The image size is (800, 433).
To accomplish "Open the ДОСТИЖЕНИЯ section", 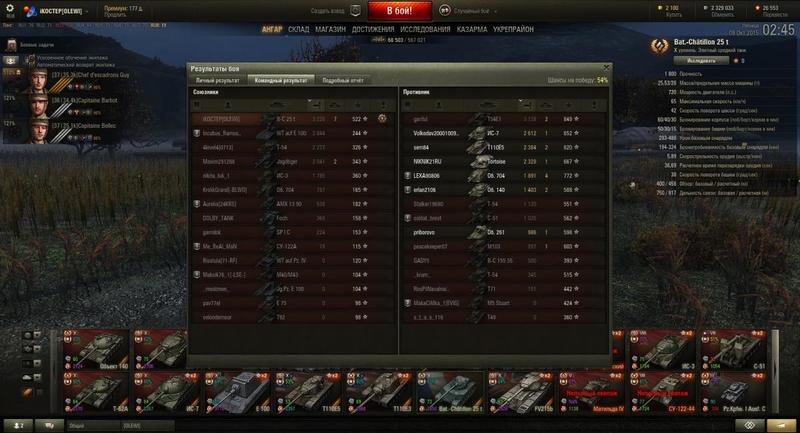I will click(x=372, y=30).
